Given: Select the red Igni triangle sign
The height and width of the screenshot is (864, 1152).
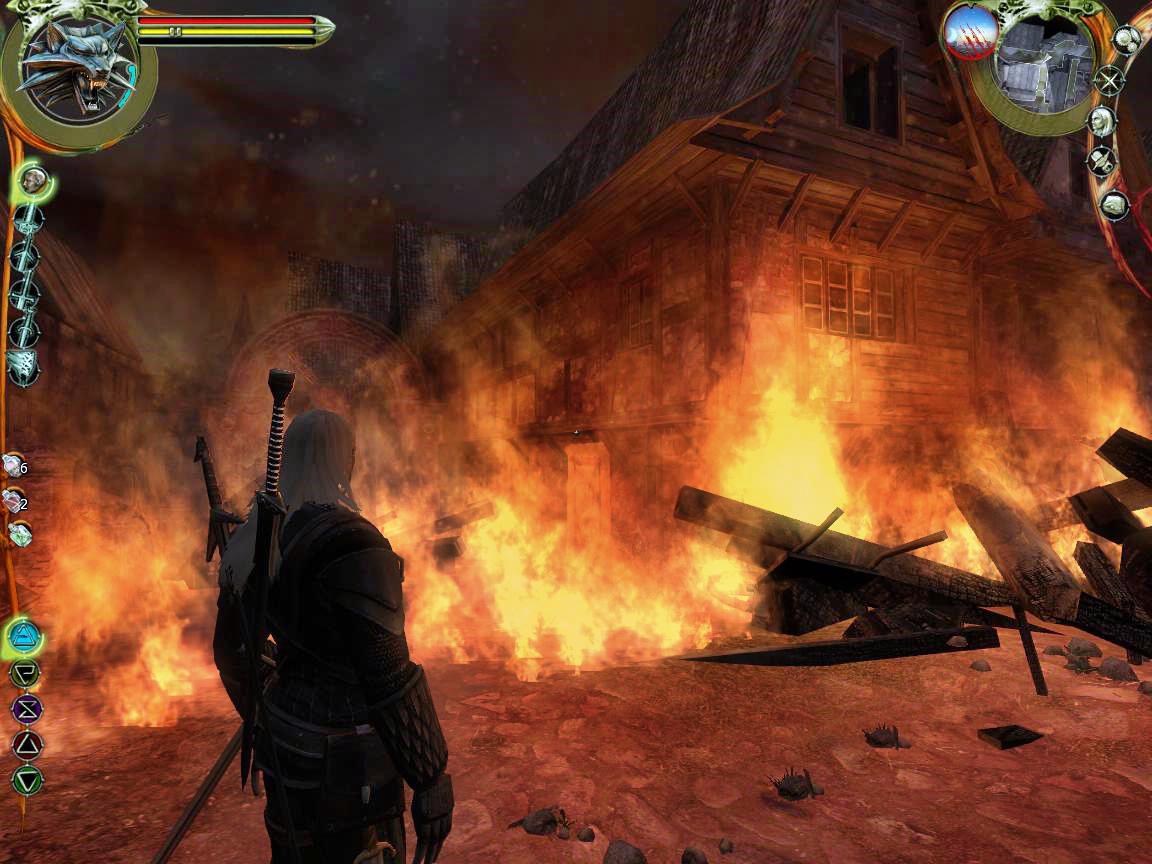Looking at the screenshot, I should point(24,743).
